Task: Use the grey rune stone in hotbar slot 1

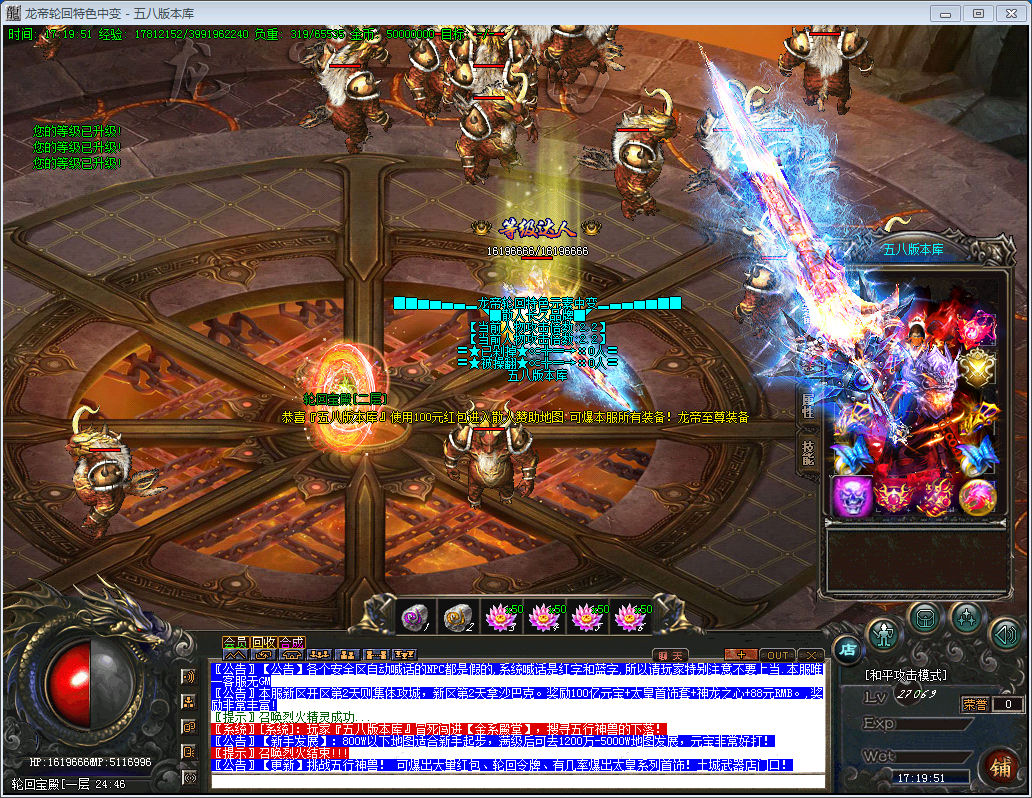Action: click(414, 618)
